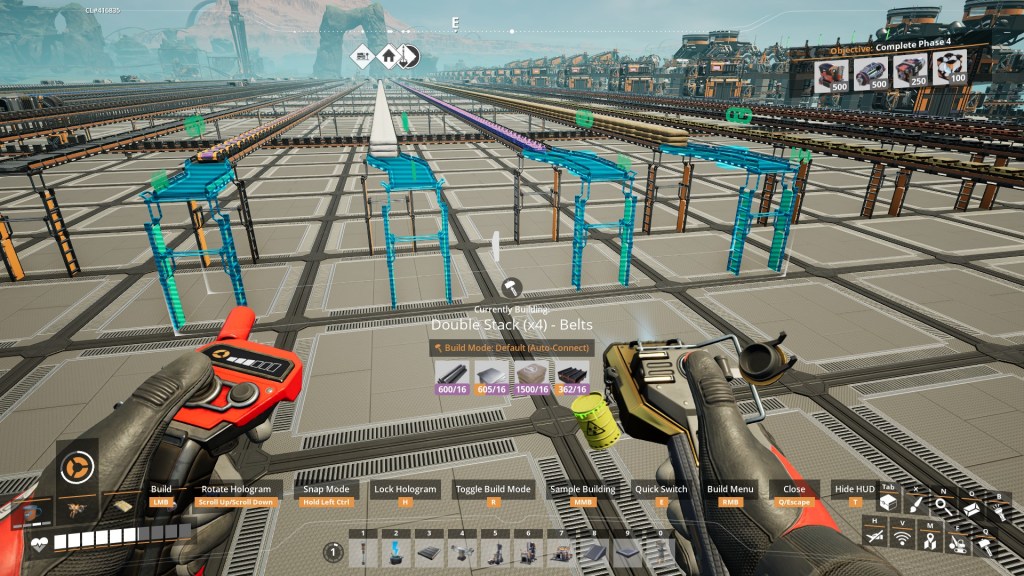Activate the excavator dismantle icon

tap(957, 543)
